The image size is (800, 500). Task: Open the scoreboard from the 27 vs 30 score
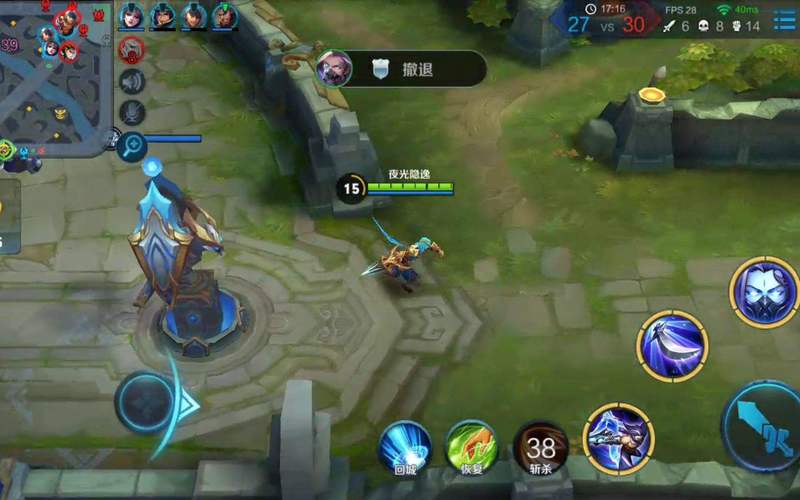(606, 24)
